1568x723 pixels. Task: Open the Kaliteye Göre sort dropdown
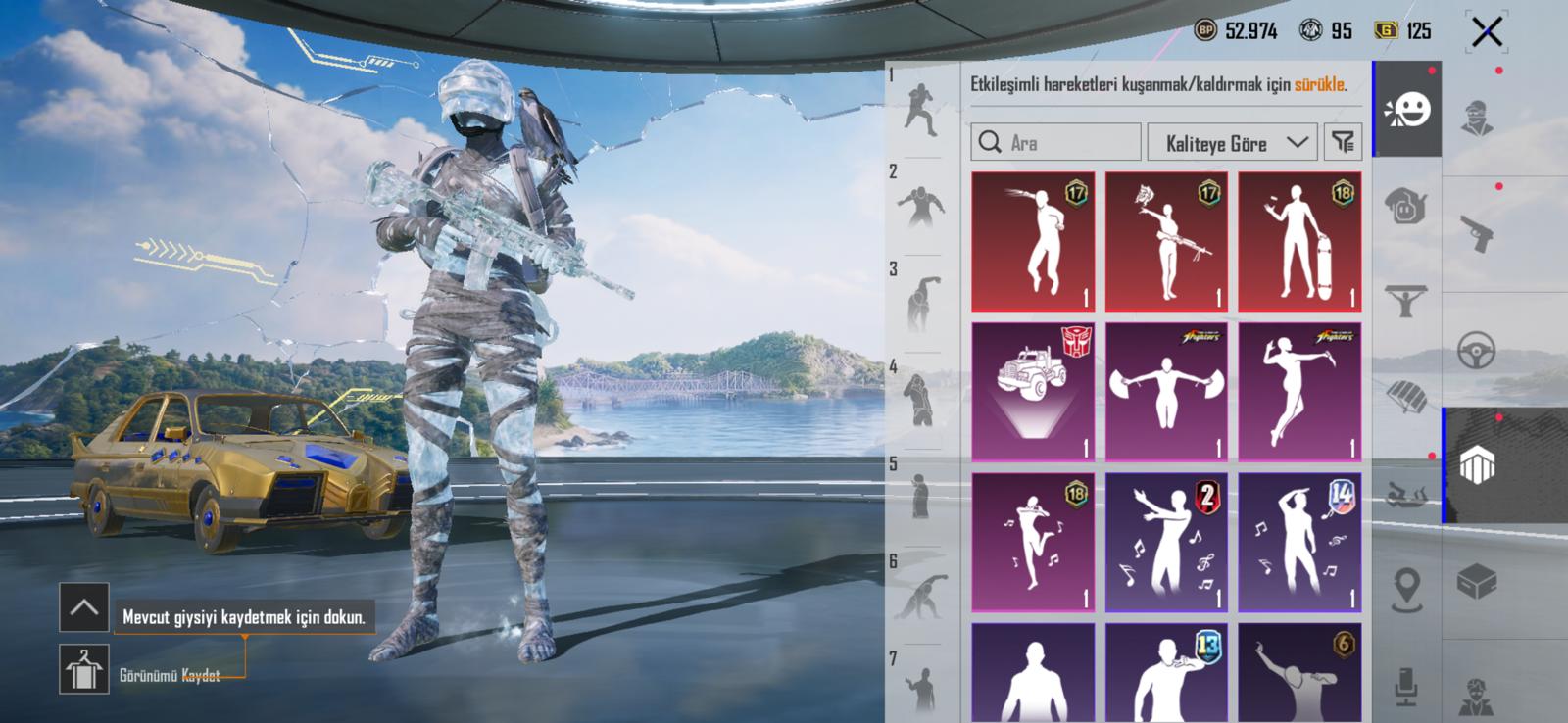click(1232, 143)
